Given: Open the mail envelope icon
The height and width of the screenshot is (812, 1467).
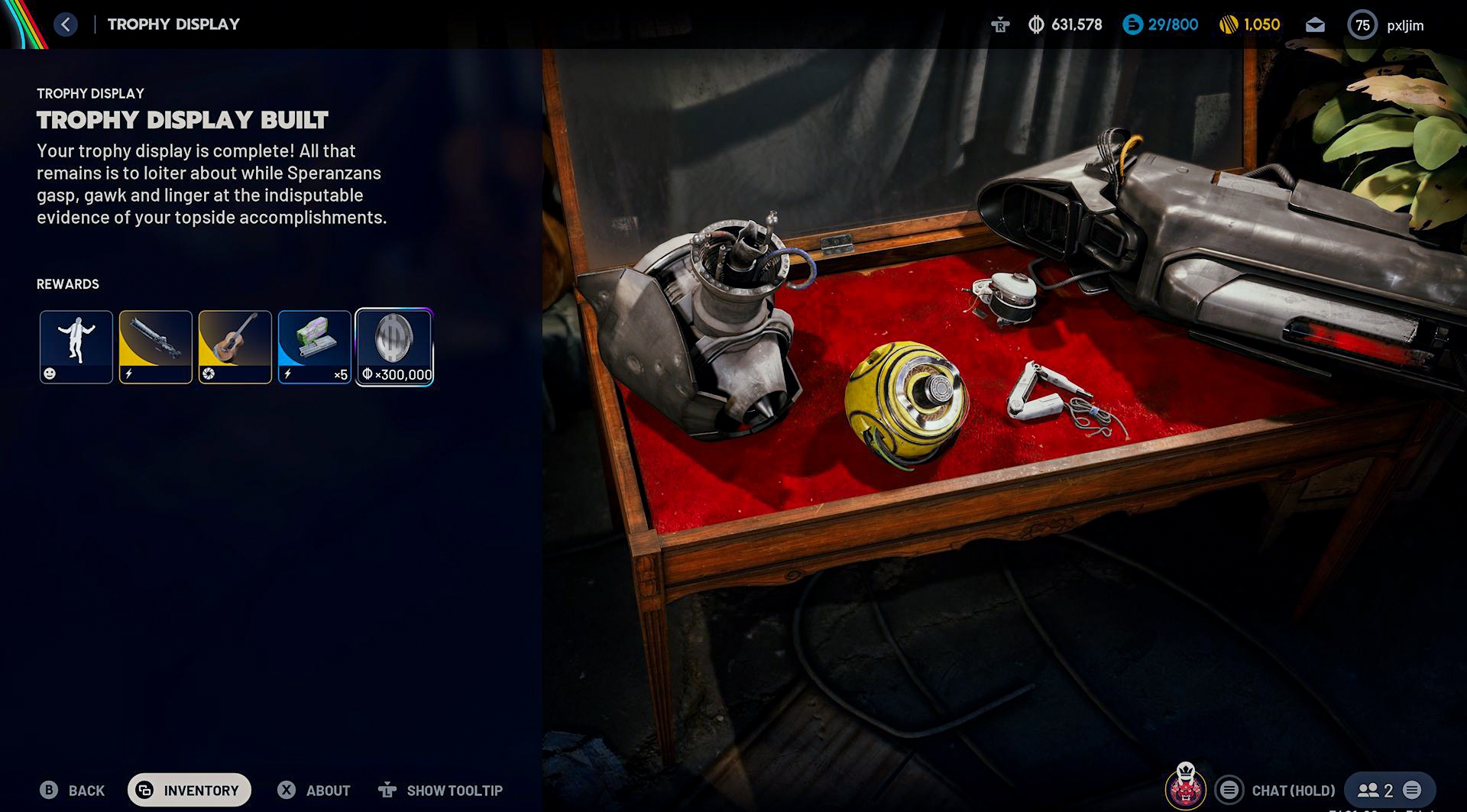Looking at the screenshot, I should point(1315,25).
